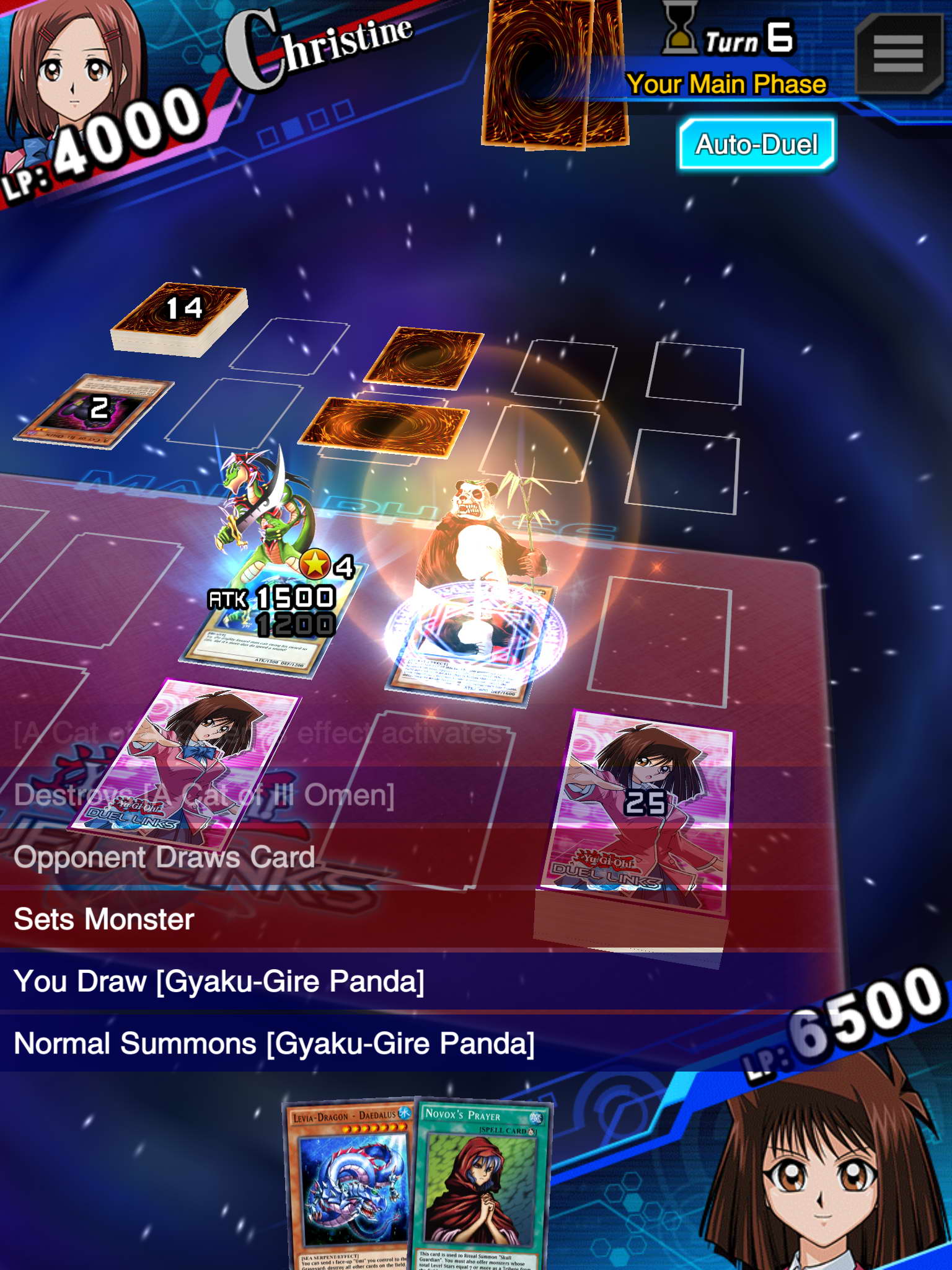Toggle the Auto-Duel button

click(756, 144)
